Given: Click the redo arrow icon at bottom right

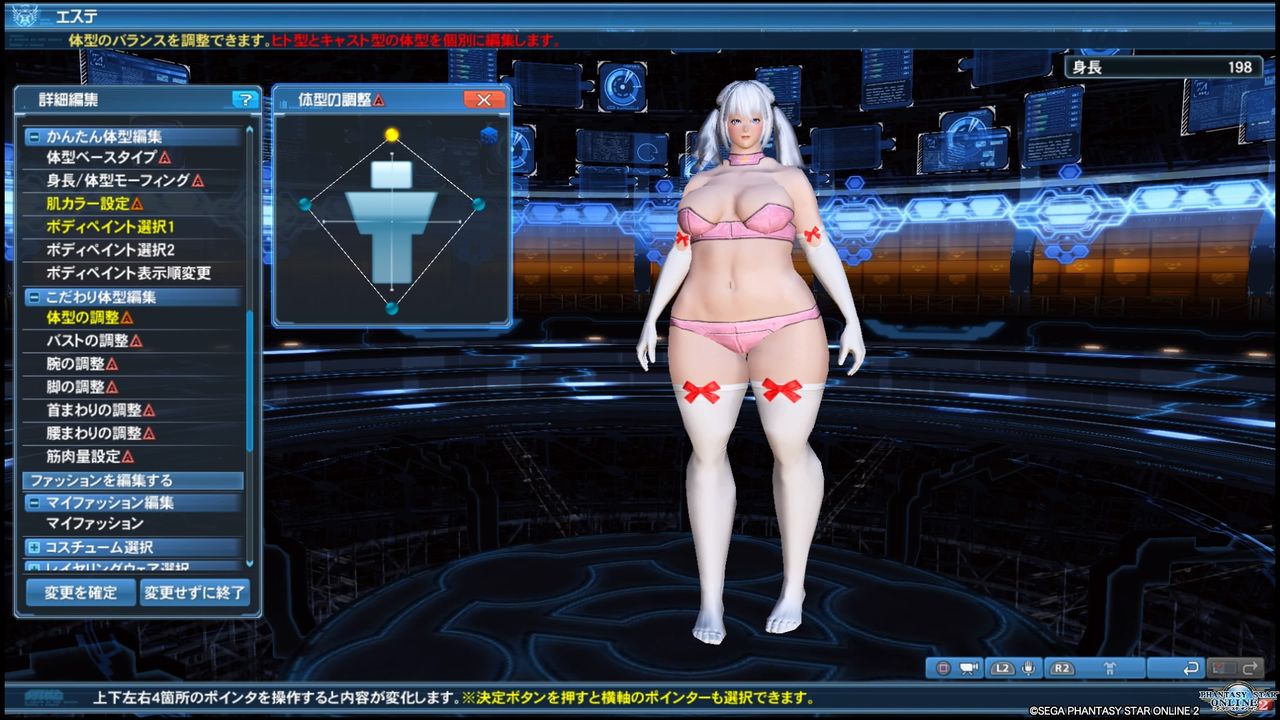Looking at the screenshot, I should pos(1252,668).
